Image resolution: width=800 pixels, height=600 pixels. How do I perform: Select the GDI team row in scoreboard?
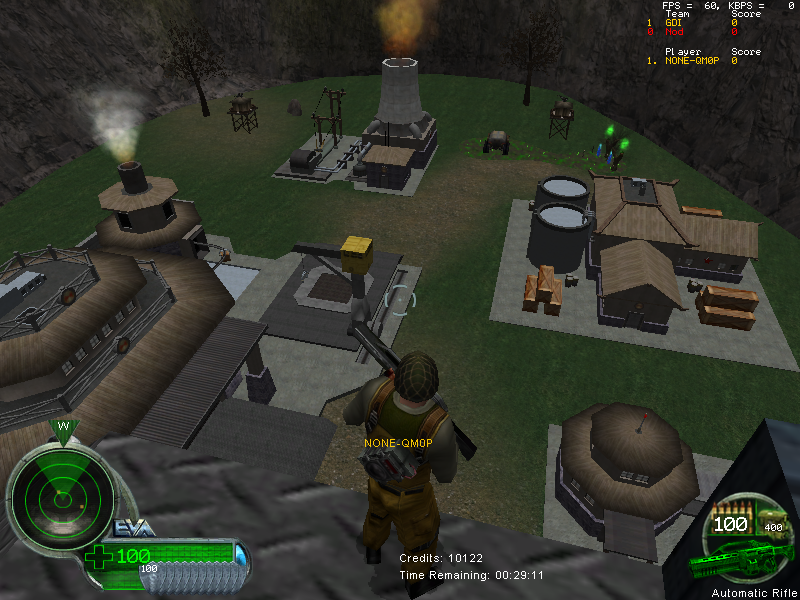click(690, 23)
